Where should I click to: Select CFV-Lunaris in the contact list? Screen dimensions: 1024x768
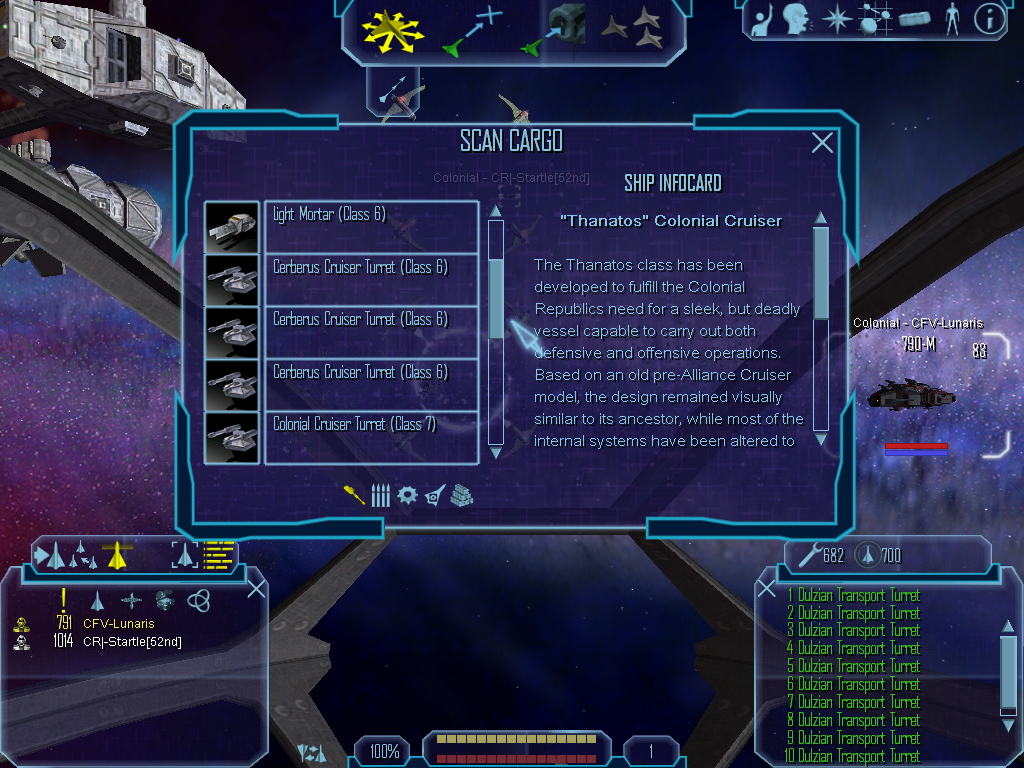119,624
